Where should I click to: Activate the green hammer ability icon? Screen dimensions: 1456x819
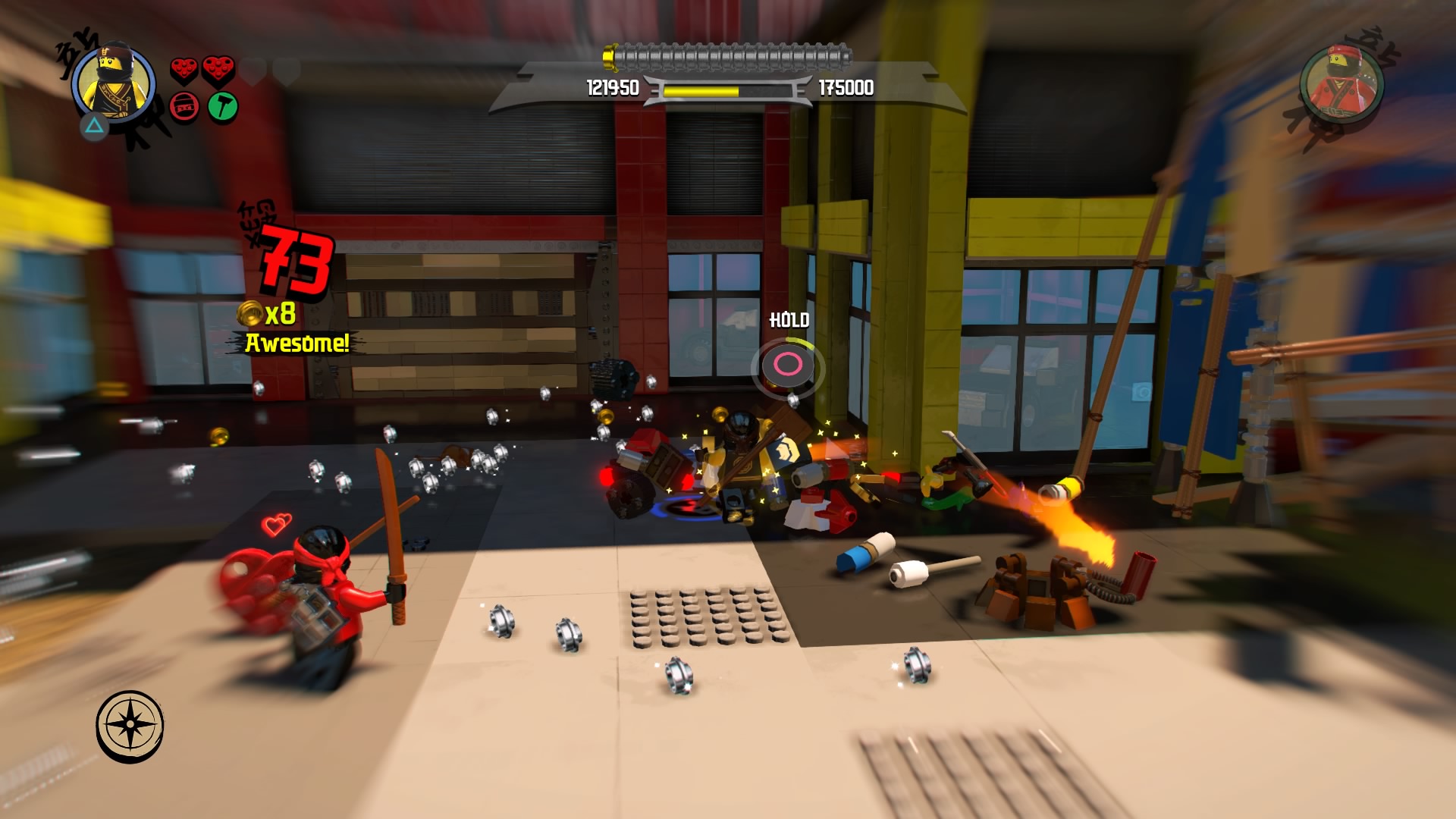point(222,107)
